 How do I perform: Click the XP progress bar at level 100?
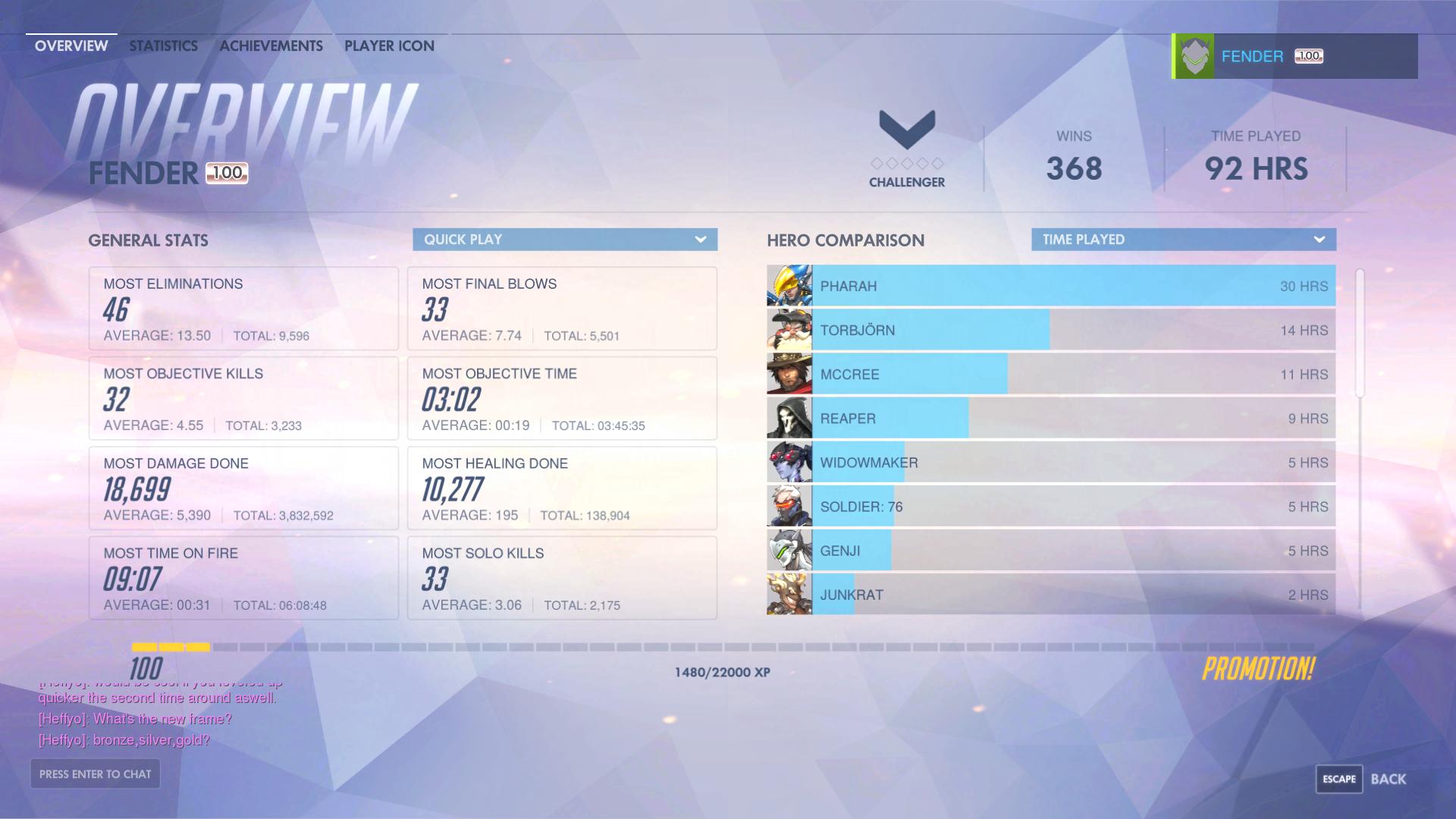tap(720, 648)
